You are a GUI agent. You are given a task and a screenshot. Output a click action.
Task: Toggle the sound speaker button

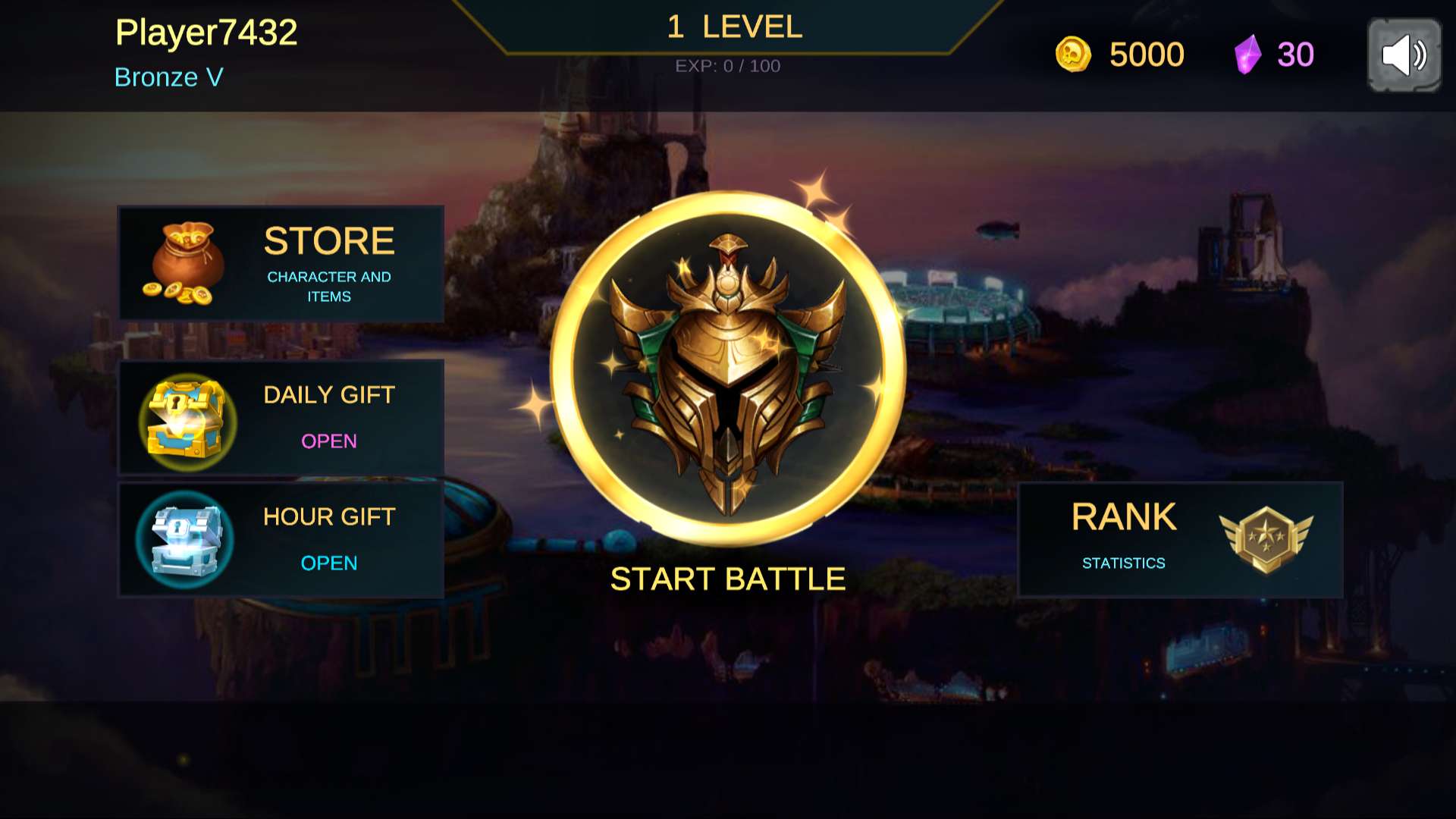[x=1404, y=55]
